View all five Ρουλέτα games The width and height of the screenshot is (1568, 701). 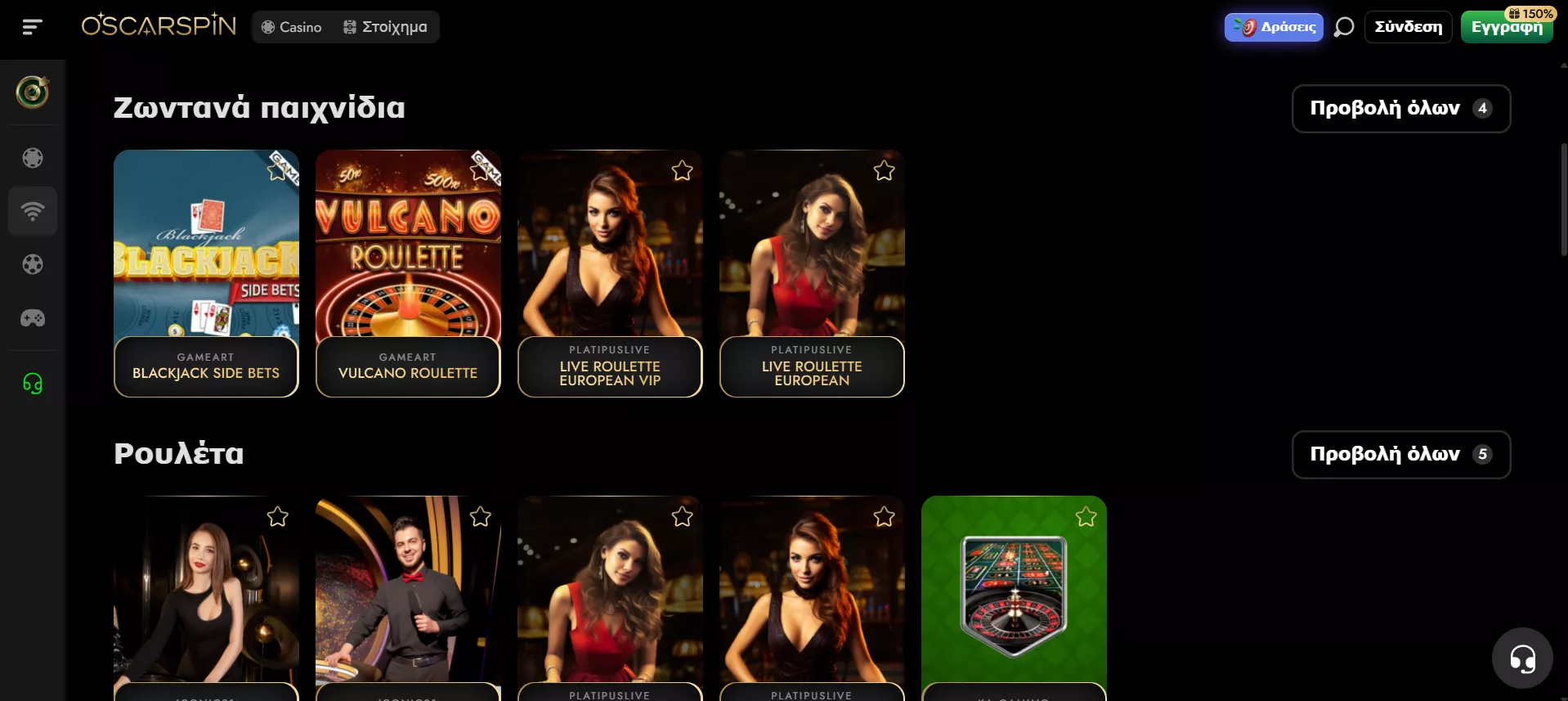1400,454
